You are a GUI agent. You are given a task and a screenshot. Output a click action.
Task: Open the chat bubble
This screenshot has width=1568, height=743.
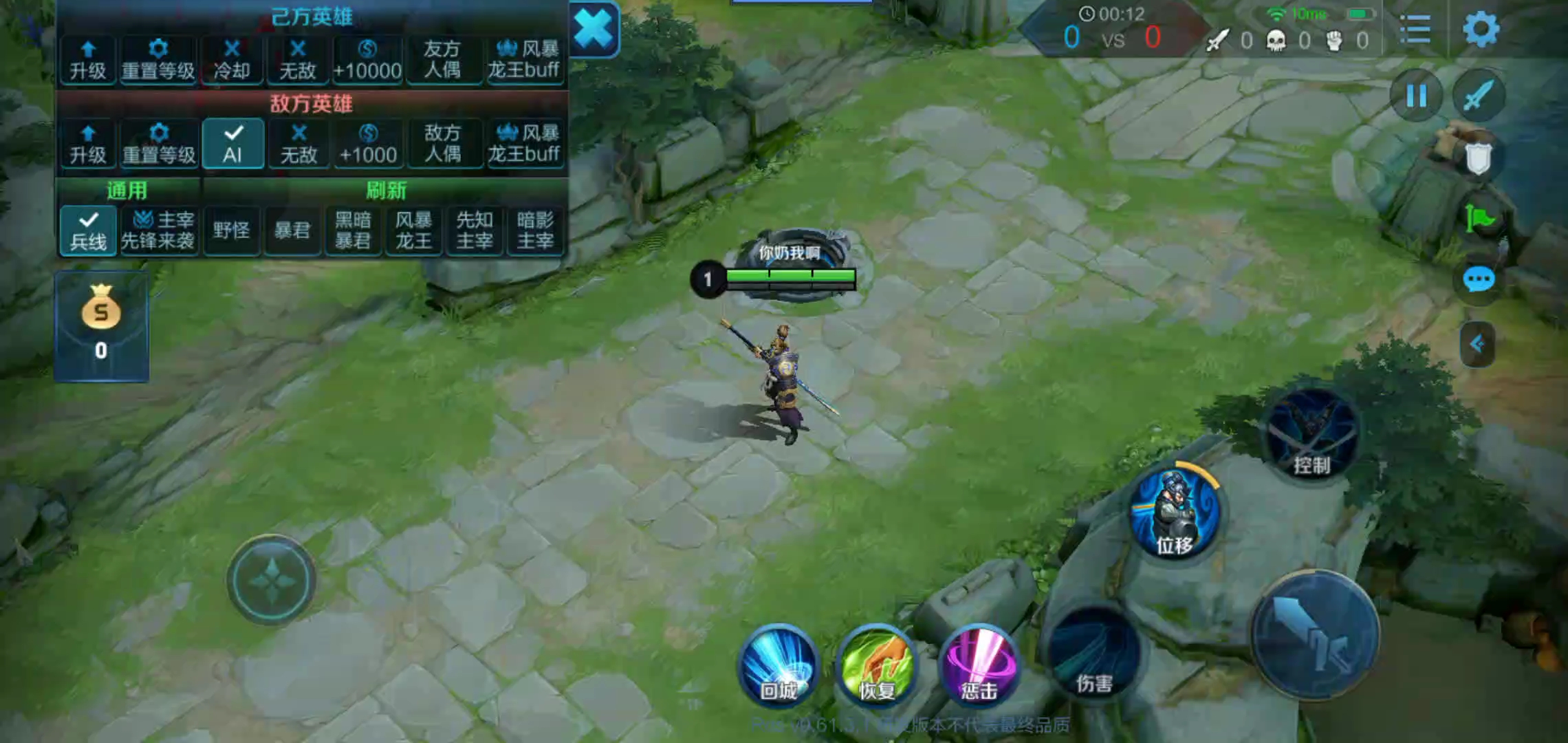coord(1478,279)
